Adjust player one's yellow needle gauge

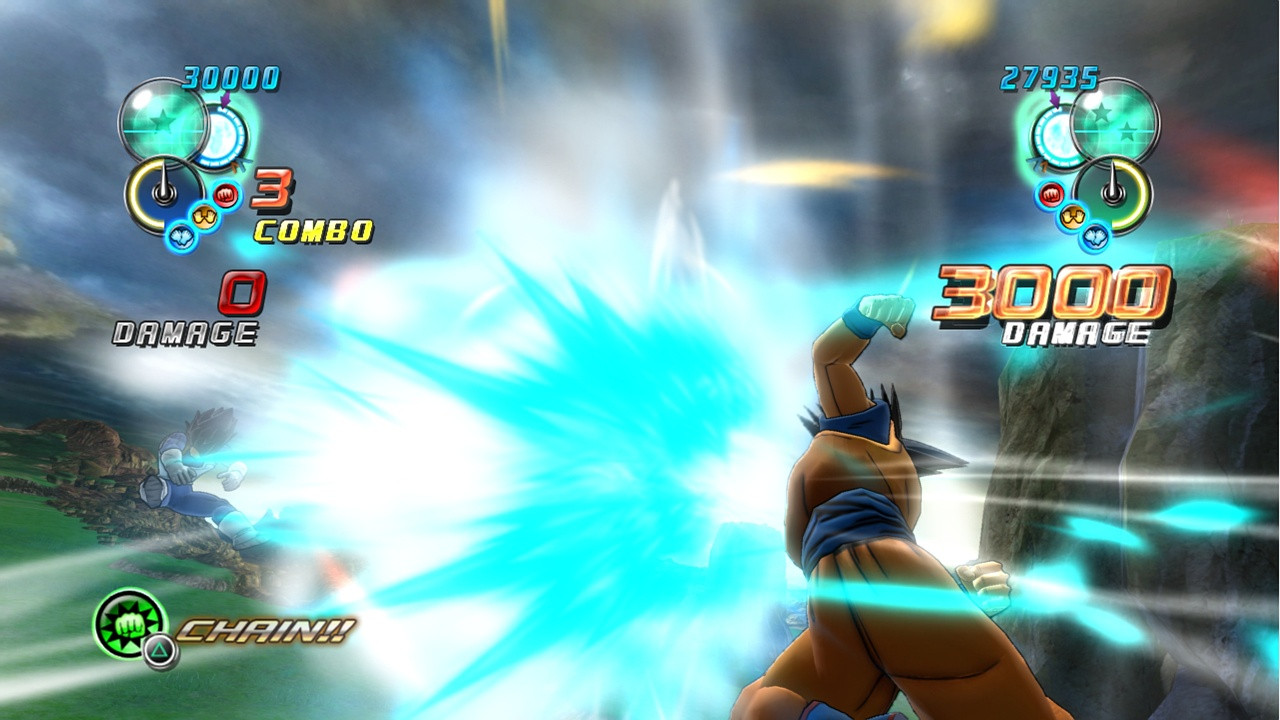tap(160, 195)
